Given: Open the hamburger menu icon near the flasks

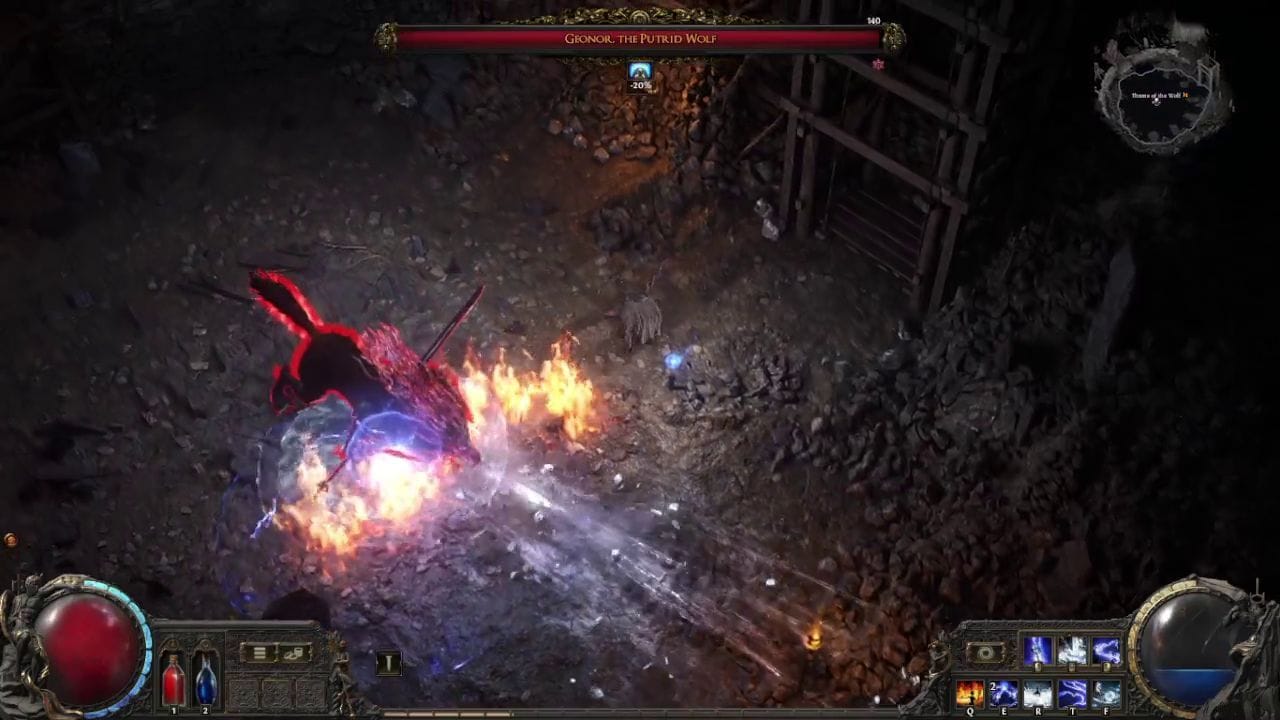Looking at the screenshot, I should click(x=258, y=652).
